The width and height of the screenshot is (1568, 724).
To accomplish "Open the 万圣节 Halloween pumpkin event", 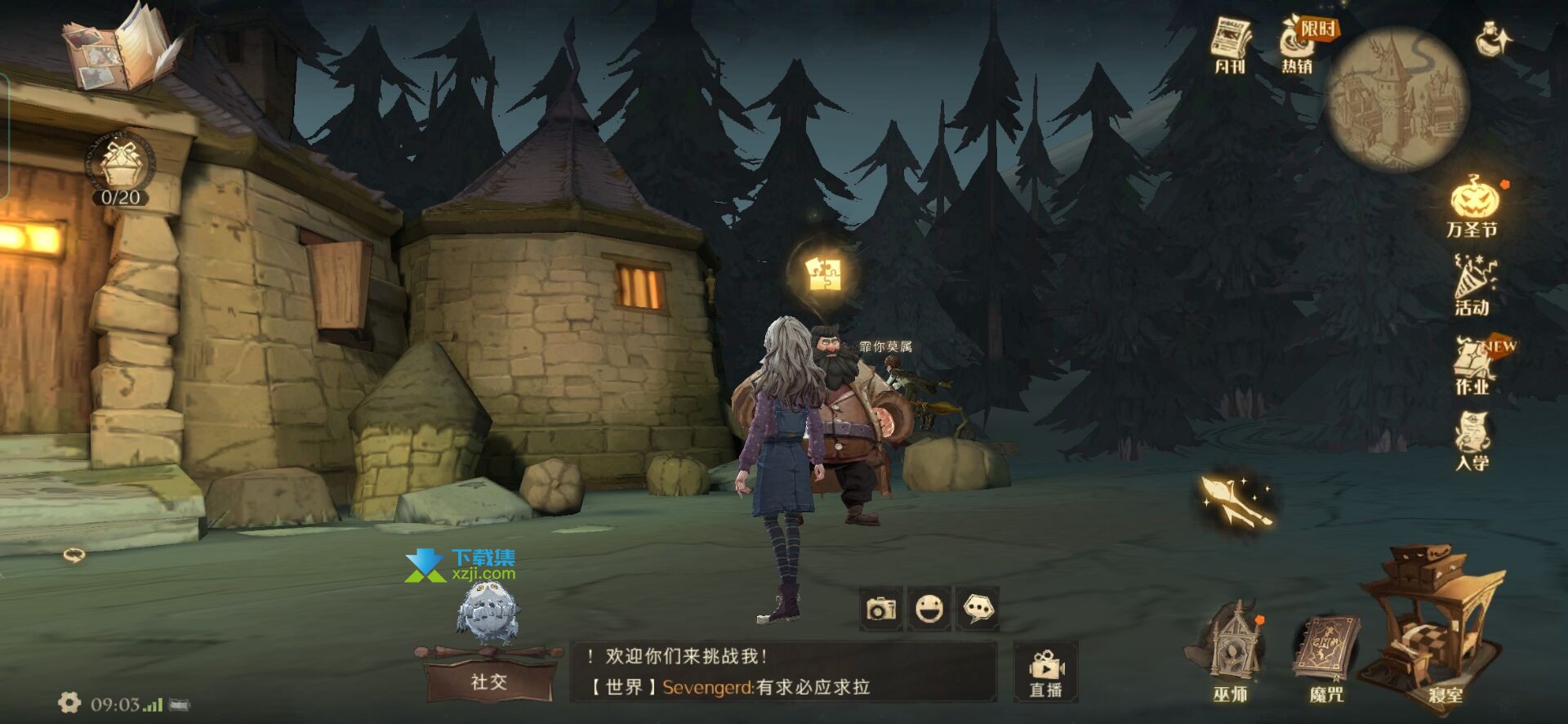I will (x=1473, y=206).
